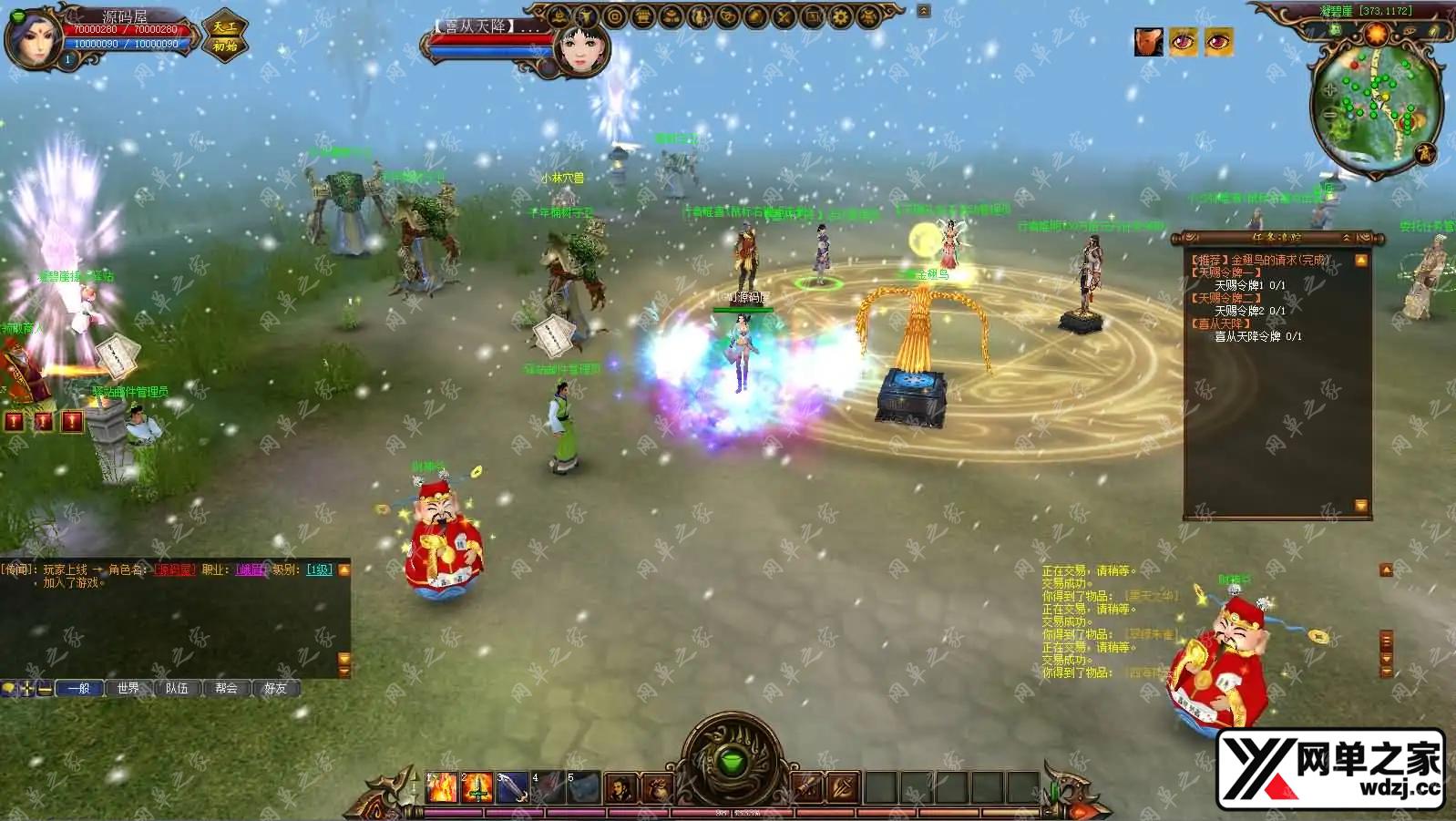Zoom in the minimap with plus button
This screenshot has width=1456, height=821.
coord(1329,90)
